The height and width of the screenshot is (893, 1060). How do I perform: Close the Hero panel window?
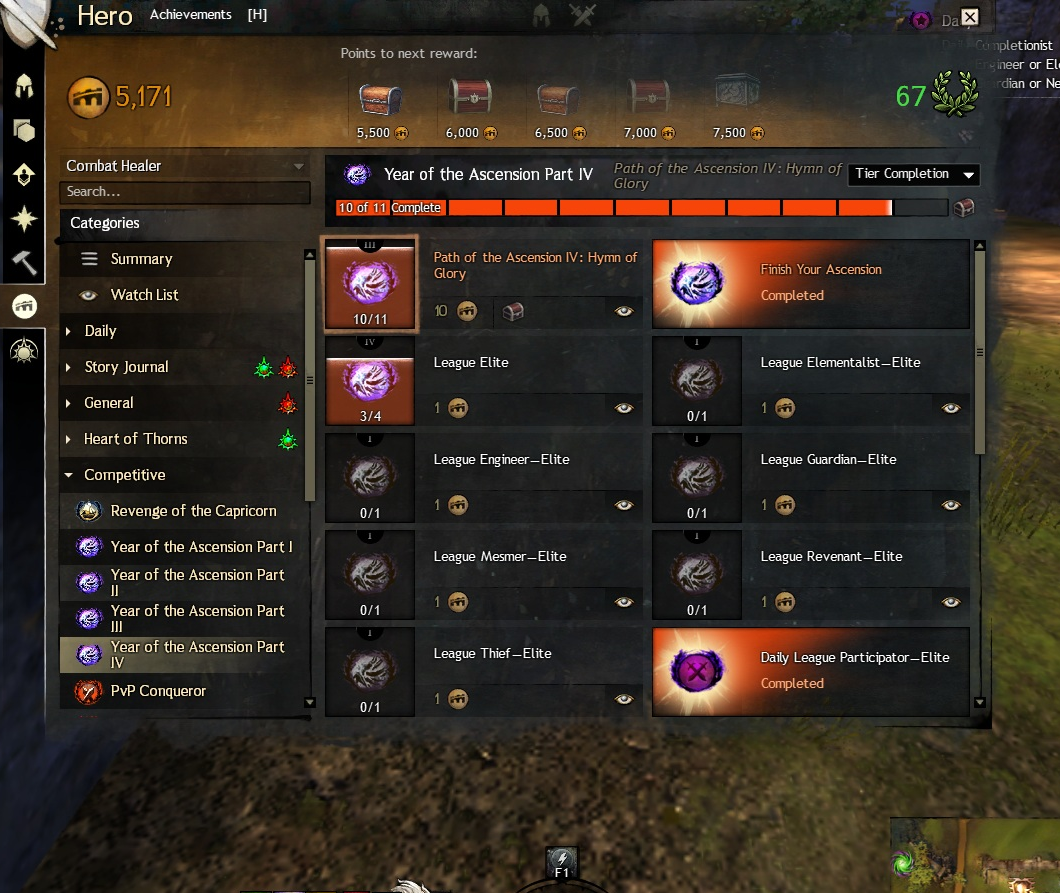coord(969,17)
